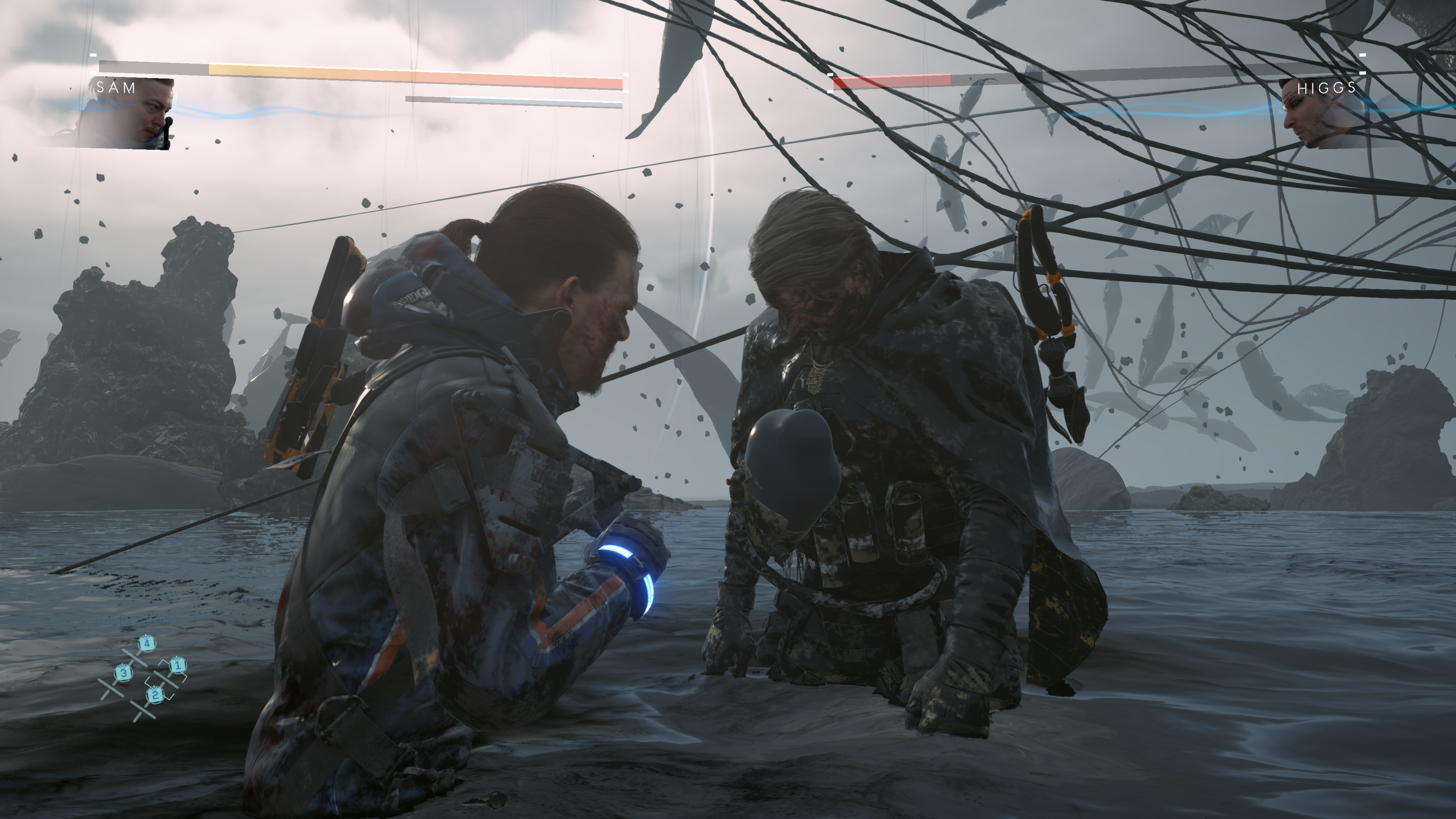This screenshot has height=819, width=1456.
Task: Select the hexagon icon numbered 4
Action: (147, 644)
